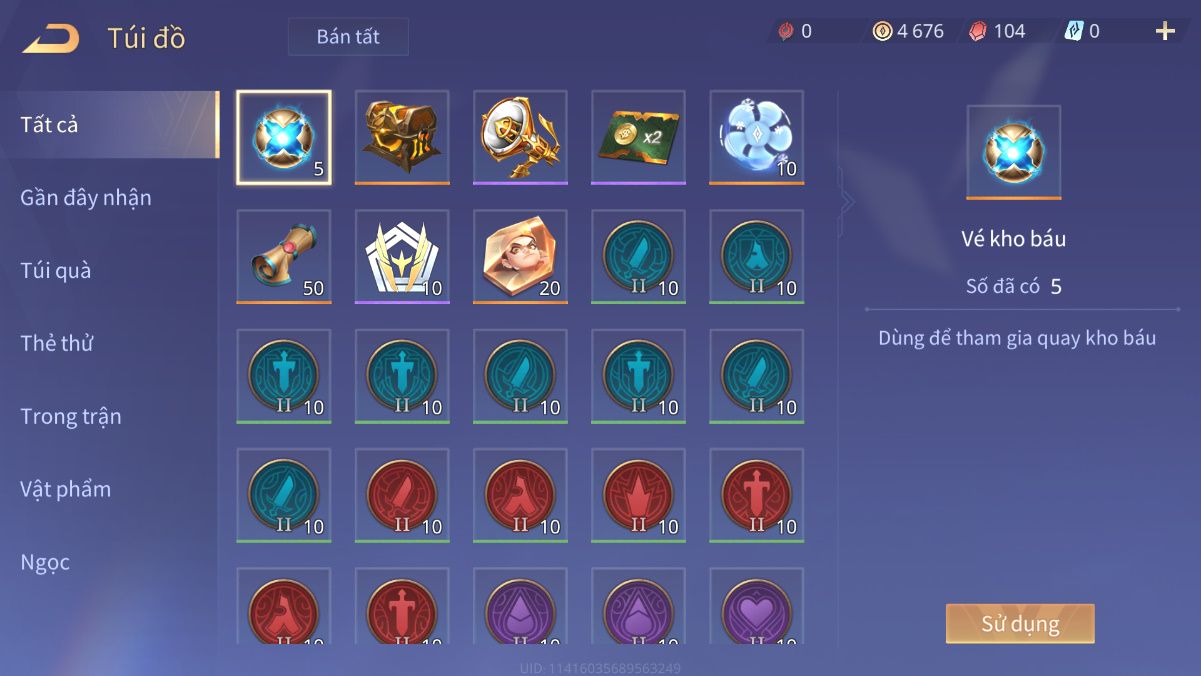Select the highlighted Vé kho báu slot

coord(284,137)
